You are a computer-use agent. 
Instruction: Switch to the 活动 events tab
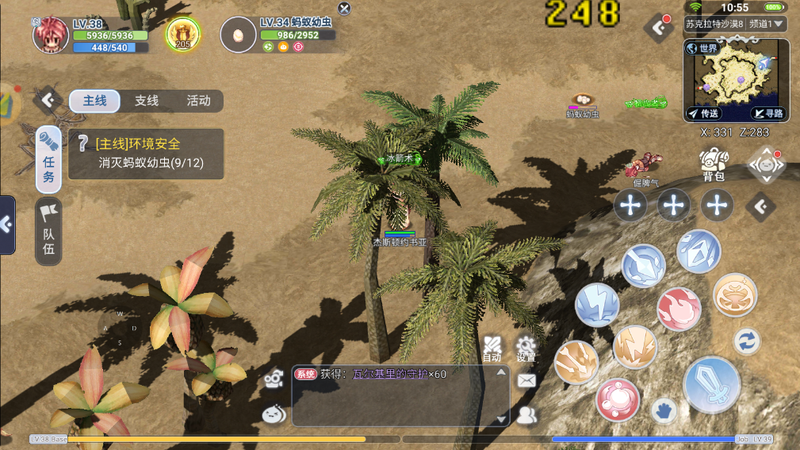pyautogui.click(x=198, y=101)
